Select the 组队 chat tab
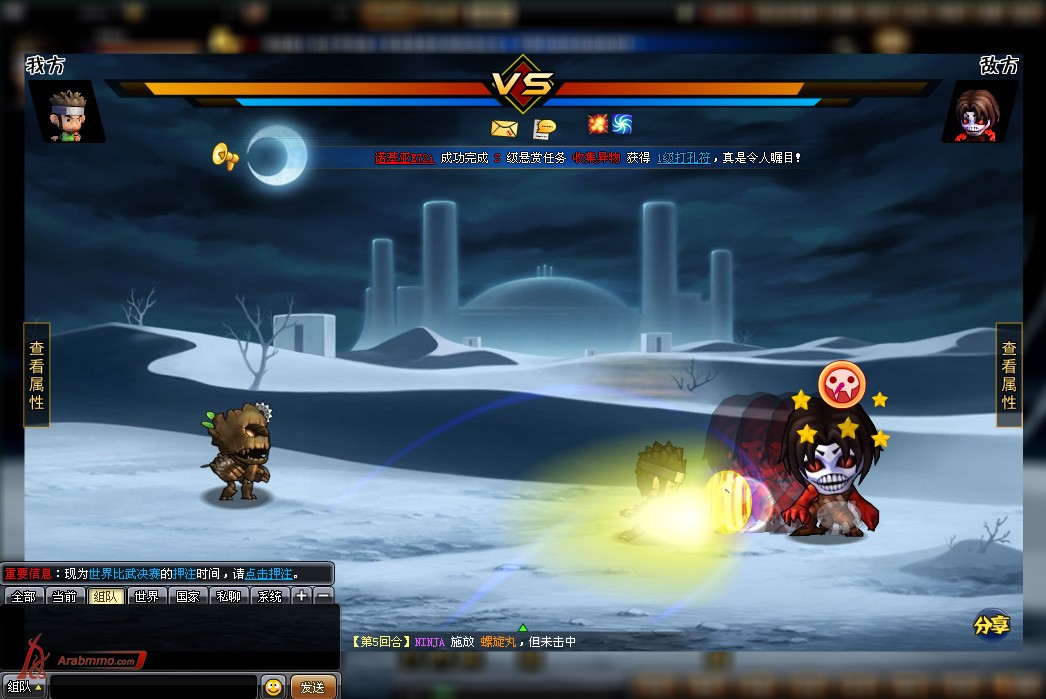Screen dimensions: 1046x699 click(105, 597)
